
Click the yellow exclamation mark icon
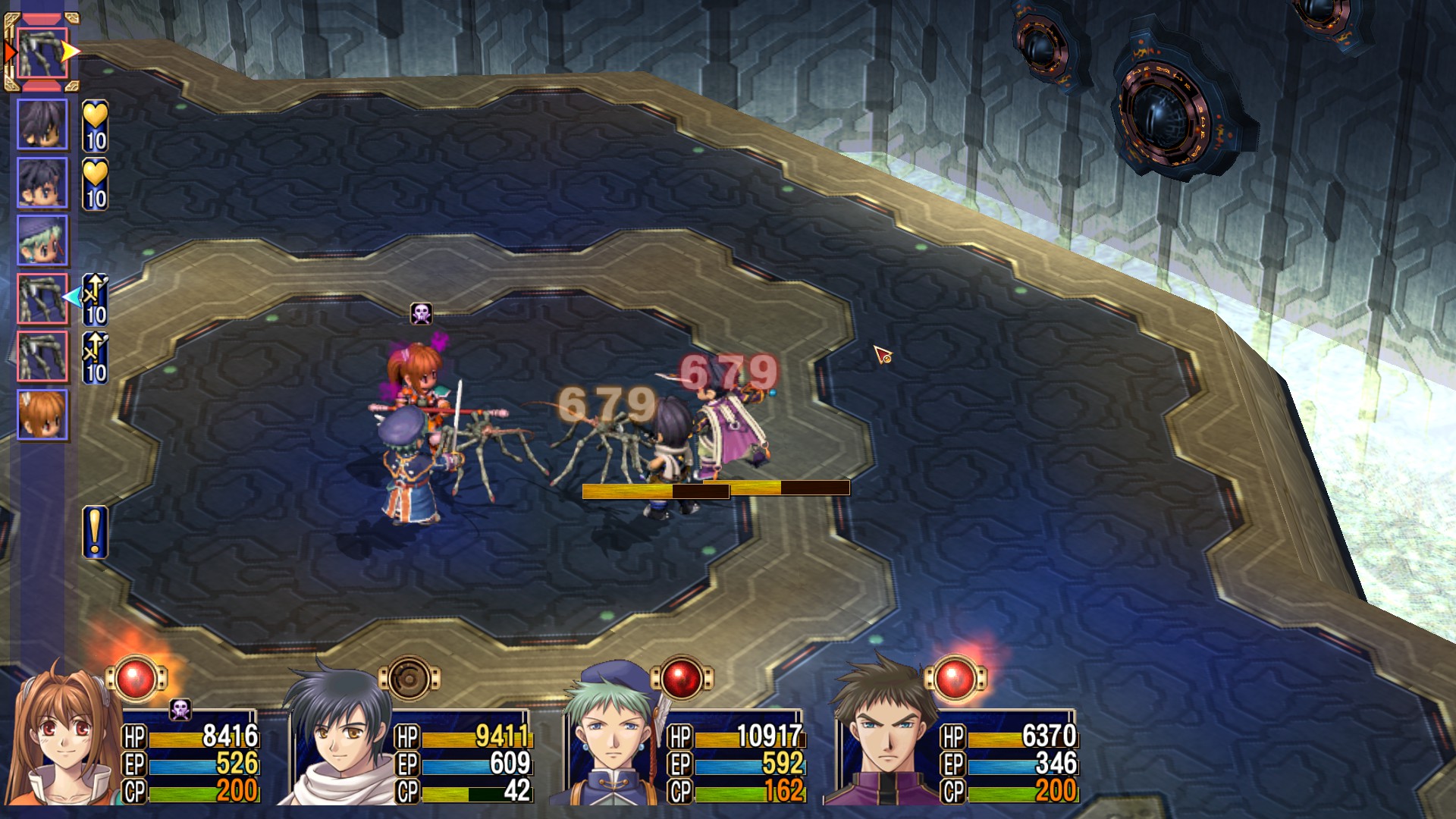[95, 532]
